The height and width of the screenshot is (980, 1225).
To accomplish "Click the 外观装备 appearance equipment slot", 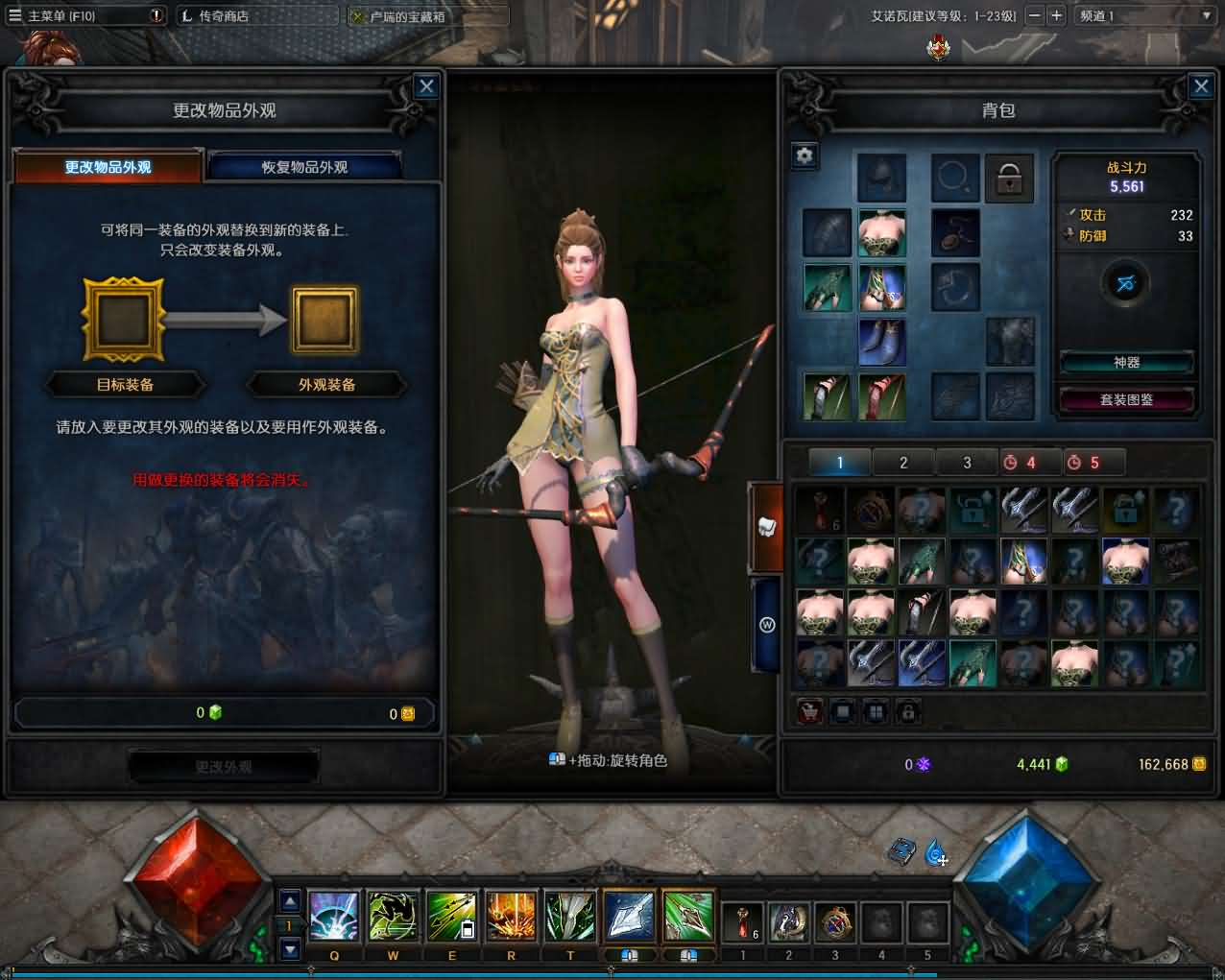I will (325, 320).
